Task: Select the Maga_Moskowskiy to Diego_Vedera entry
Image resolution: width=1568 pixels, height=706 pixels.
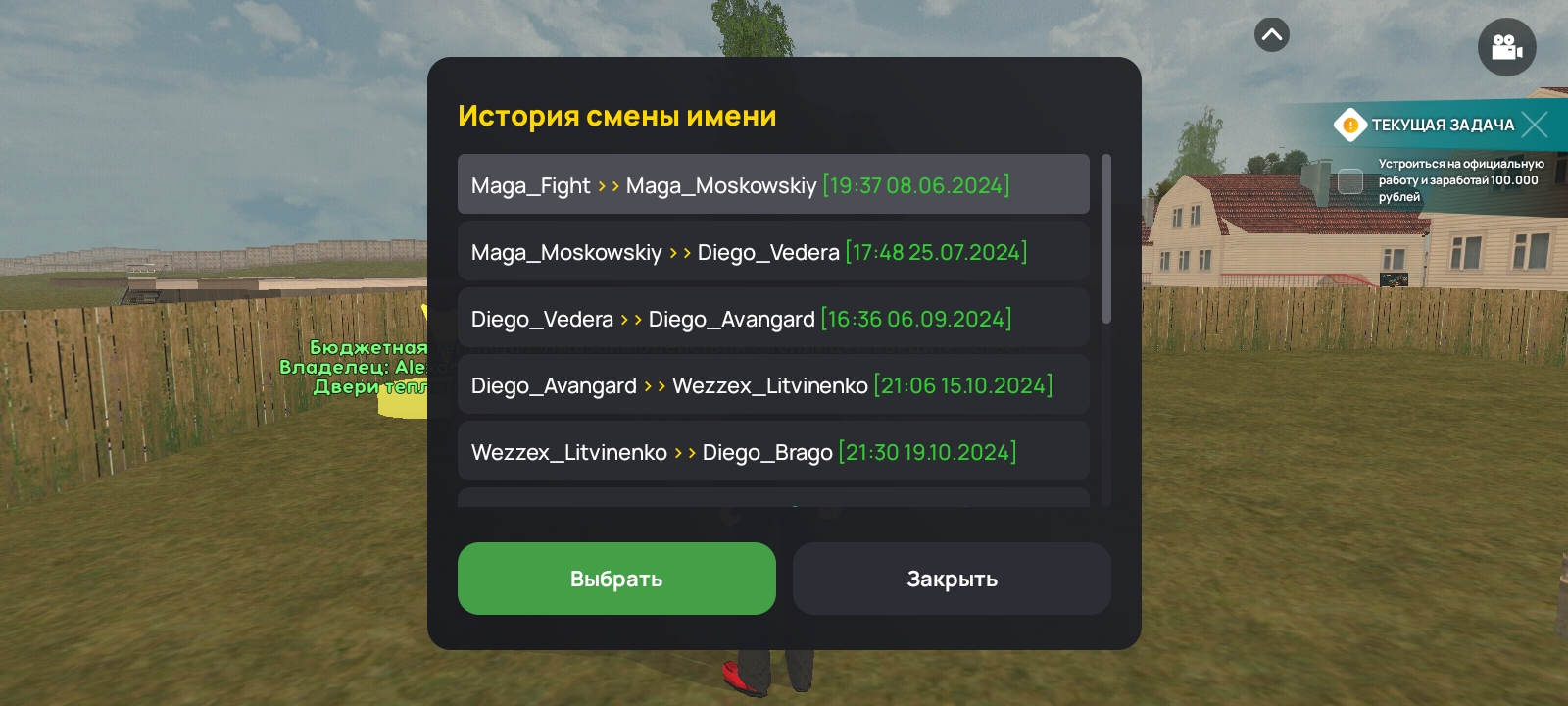Action: pyautogui.click(x=773, y=251)
